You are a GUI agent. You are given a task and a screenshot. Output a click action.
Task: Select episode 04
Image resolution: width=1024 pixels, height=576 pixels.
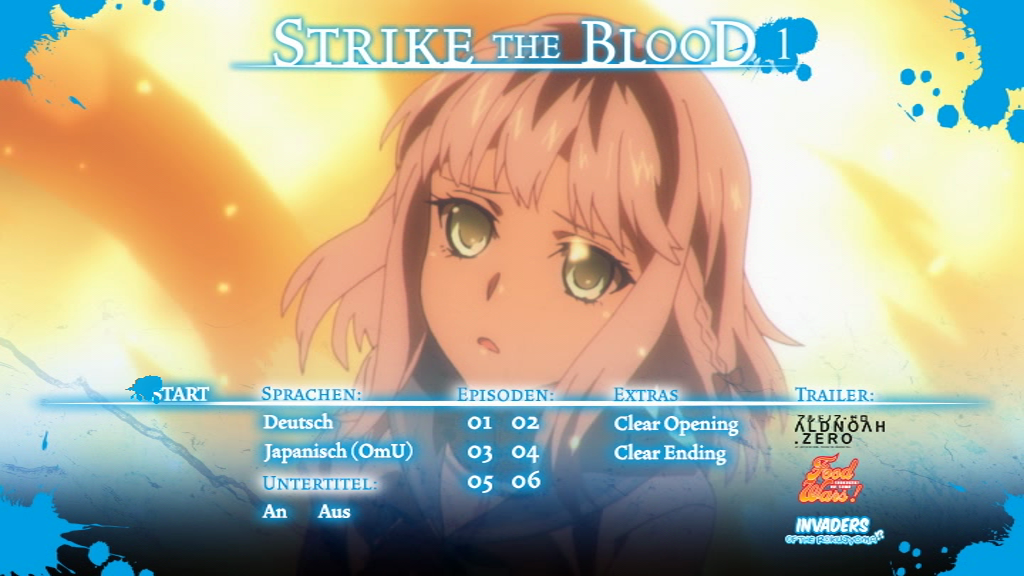coord(526,453)
